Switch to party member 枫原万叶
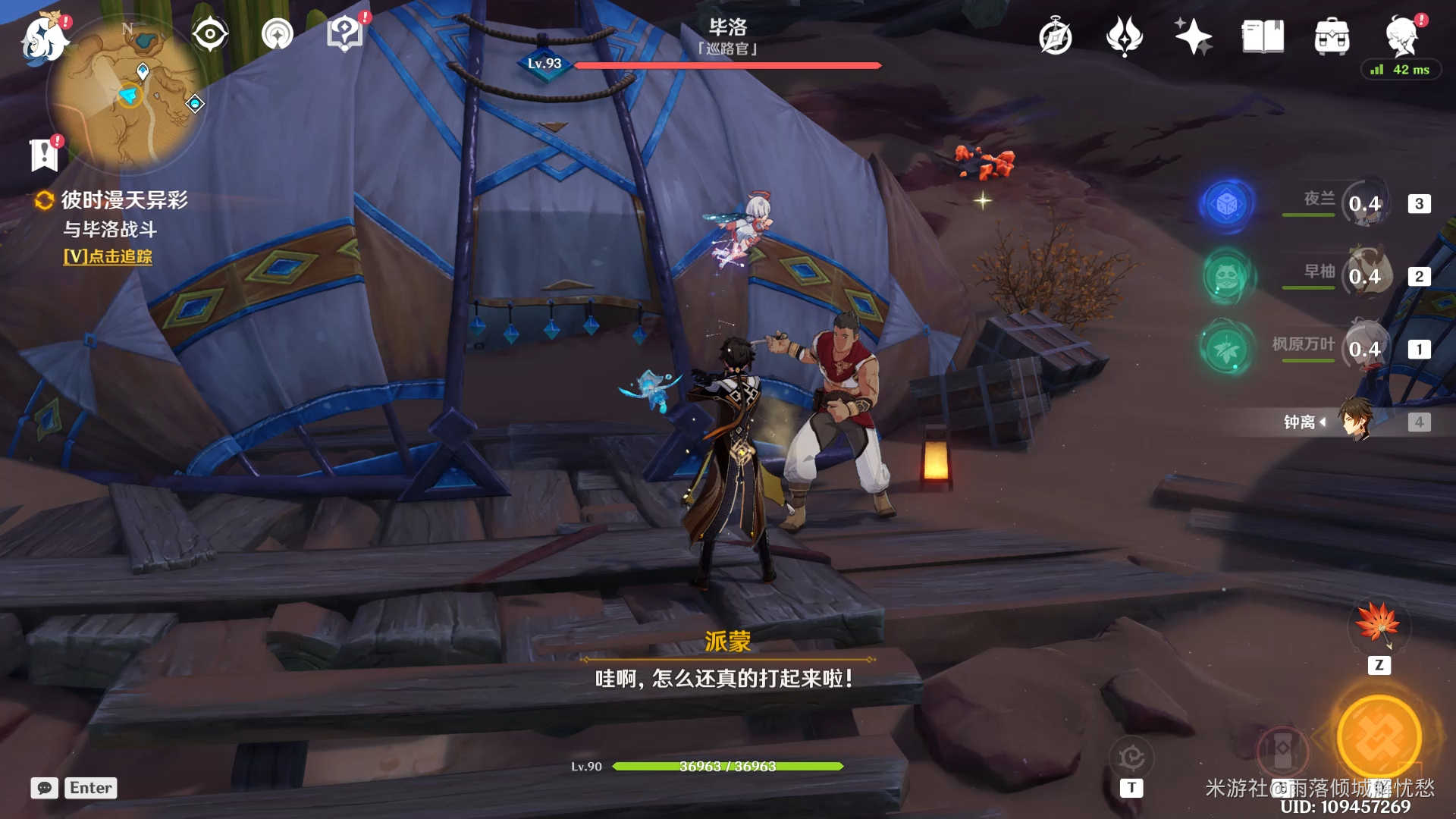Screen dimensions: 1456x819 [1365, 349]
